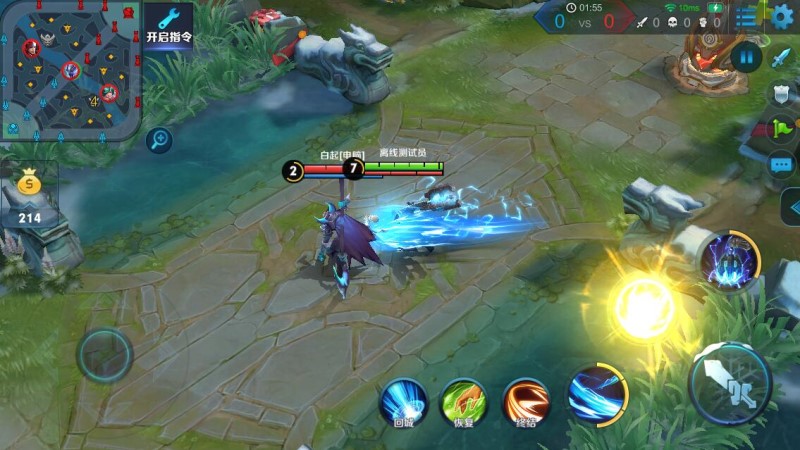The image size is (800, 450).
Task: Tap the 开启指令 wrench button
Action: 169,24
